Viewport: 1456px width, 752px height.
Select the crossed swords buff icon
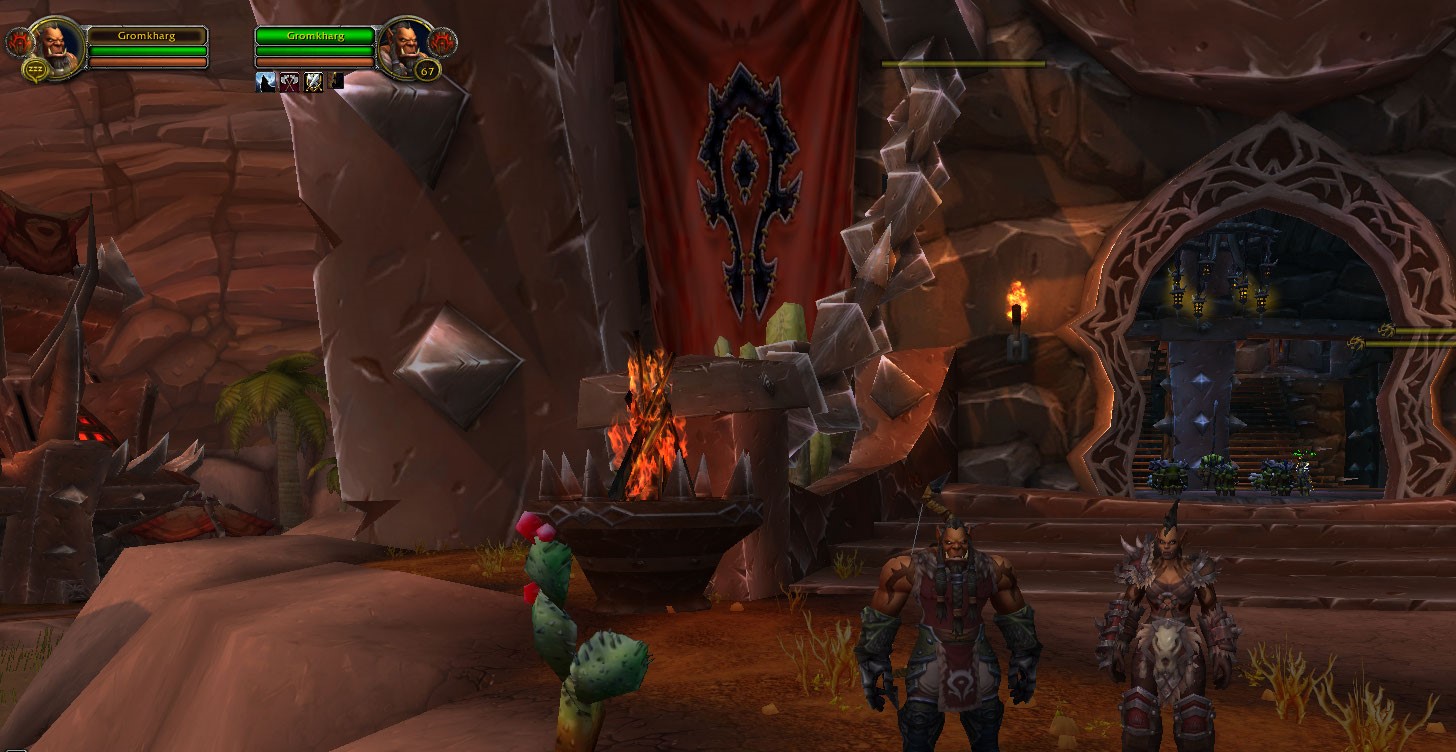click(313, 81)
